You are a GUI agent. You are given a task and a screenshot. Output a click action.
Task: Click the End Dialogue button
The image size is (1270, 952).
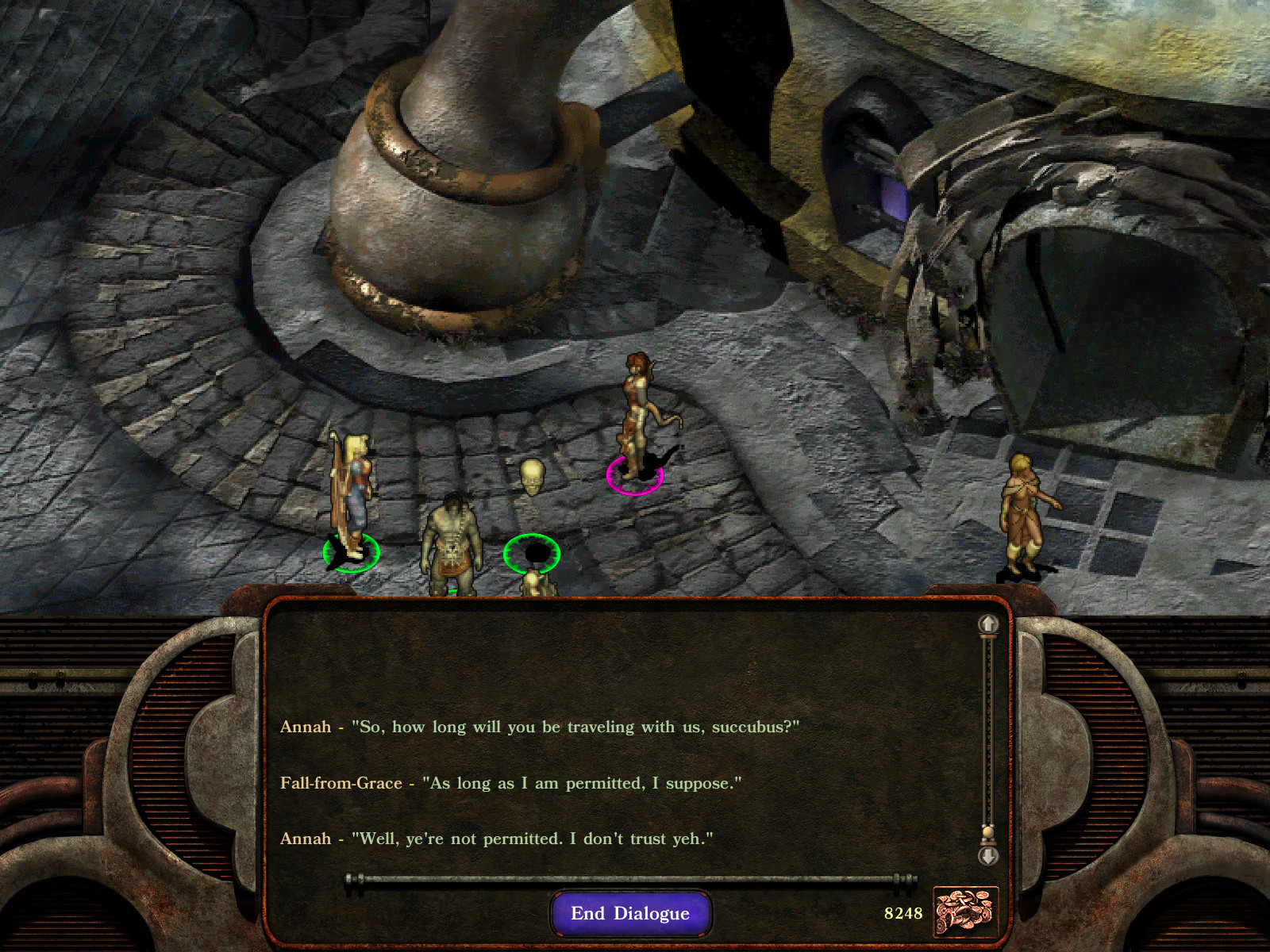pos(630,913)
